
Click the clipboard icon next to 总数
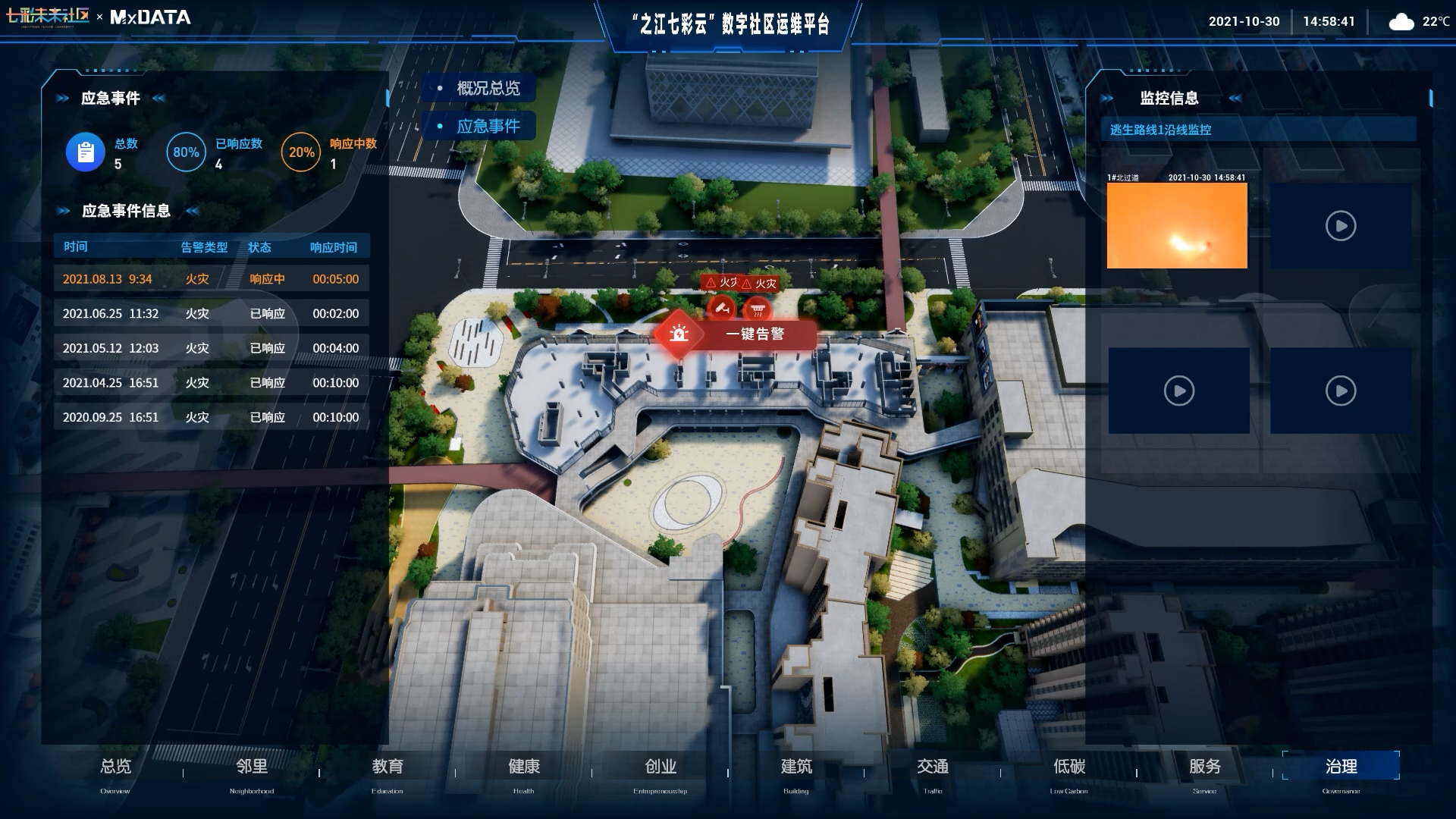pyautogui.click(x=85, y=152)
